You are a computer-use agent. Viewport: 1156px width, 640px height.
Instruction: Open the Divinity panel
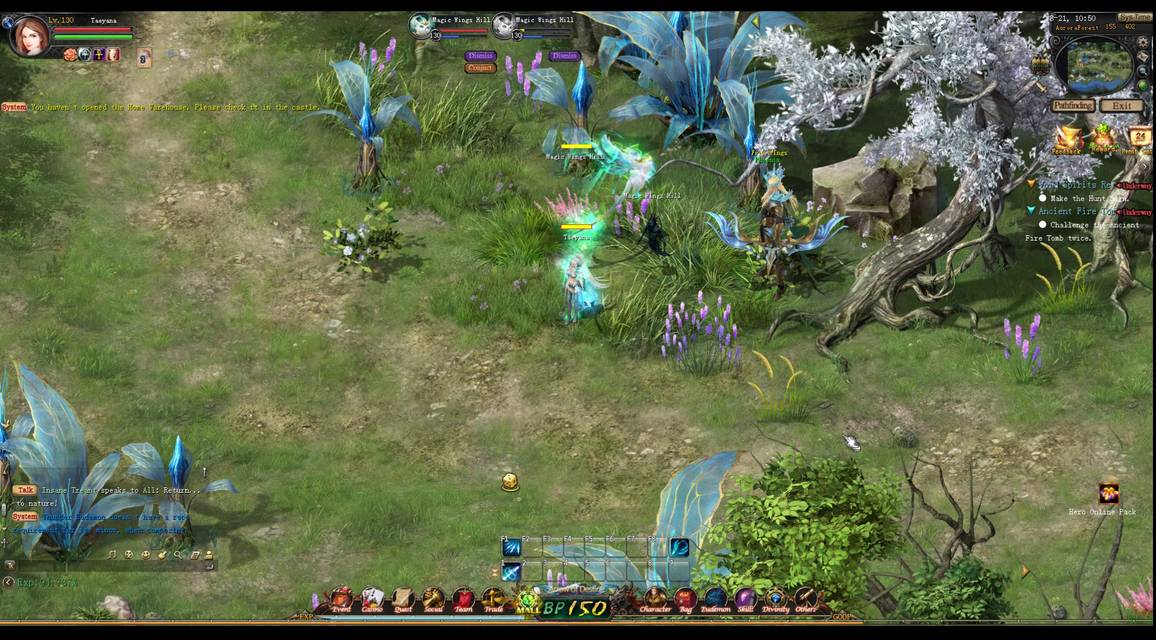click(776, 601)
